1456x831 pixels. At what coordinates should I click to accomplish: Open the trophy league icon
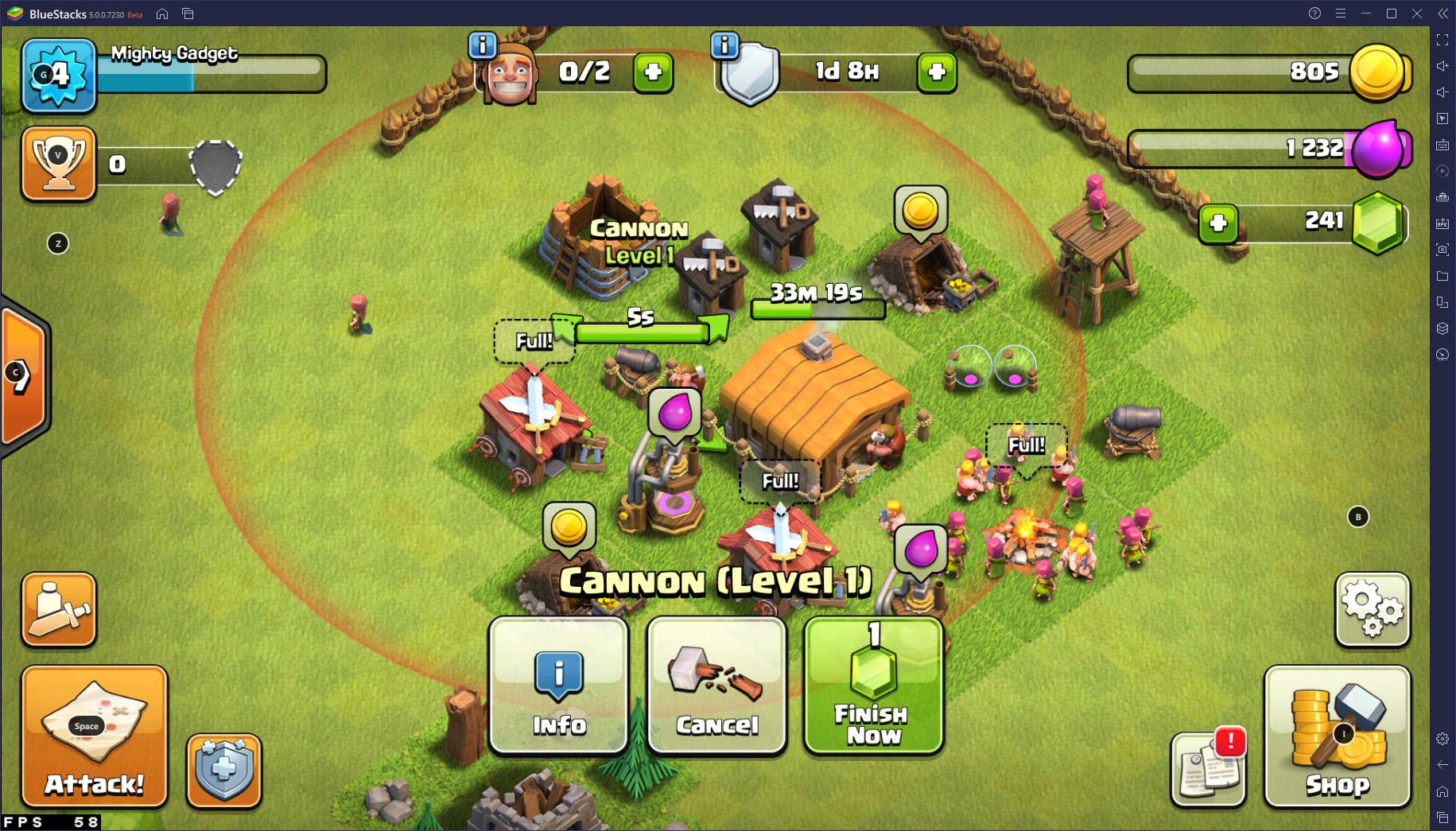pyautogui.click(x=58, y=163)
